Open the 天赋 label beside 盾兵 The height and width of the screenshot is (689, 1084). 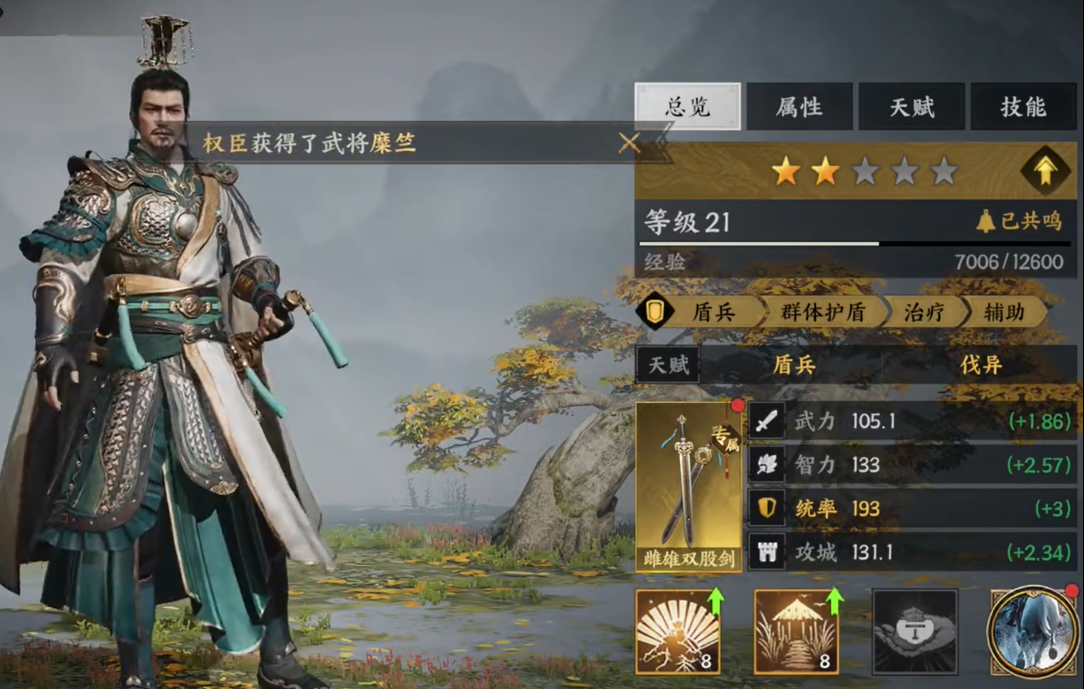point(669,365)
